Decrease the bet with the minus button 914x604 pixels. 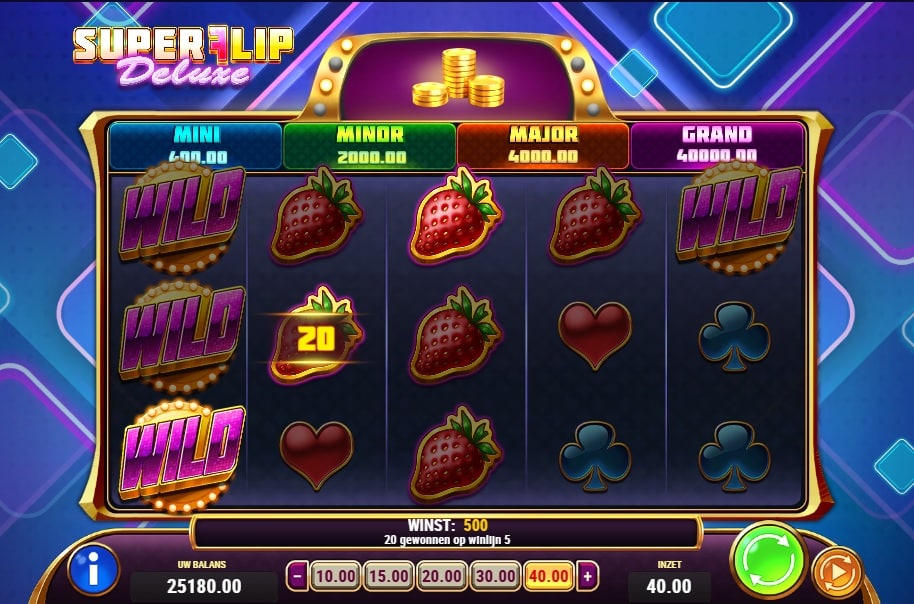pyautogui.click(x=297, y=576)
